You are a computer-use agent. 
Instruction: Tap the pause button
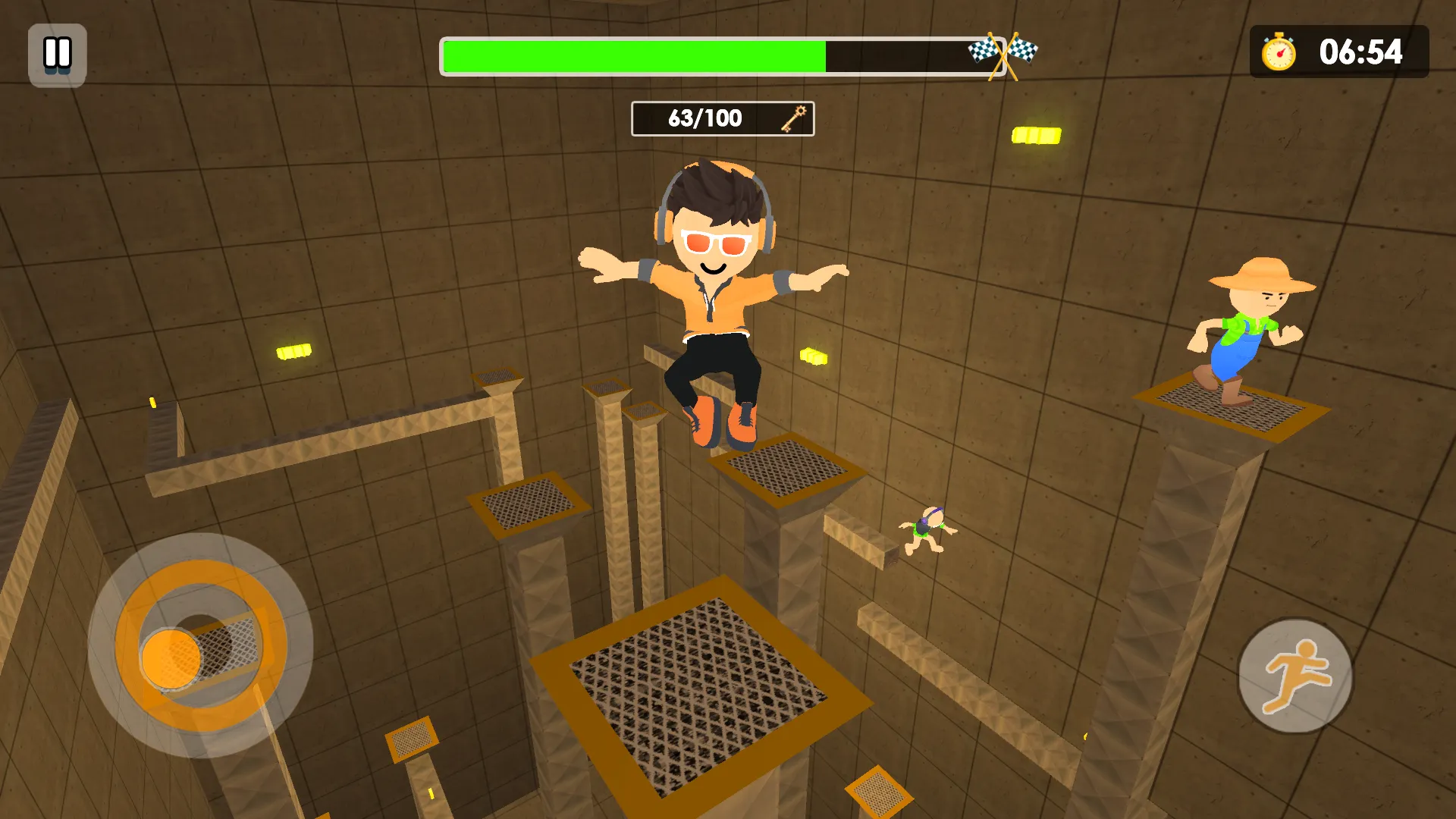tap(56, 54)
